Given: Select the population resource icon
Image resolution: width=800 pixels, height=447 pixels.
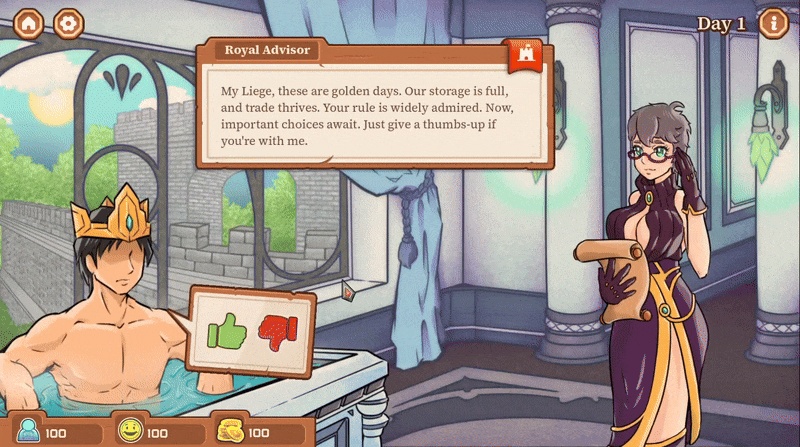Looking at the screenshot, I should (27, 432).
